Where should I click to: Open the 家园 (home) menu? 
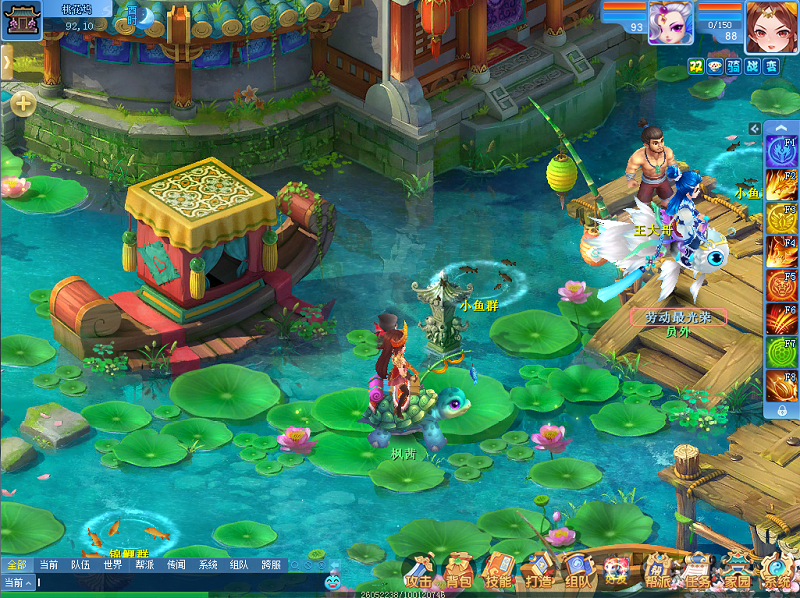(738, 571)
